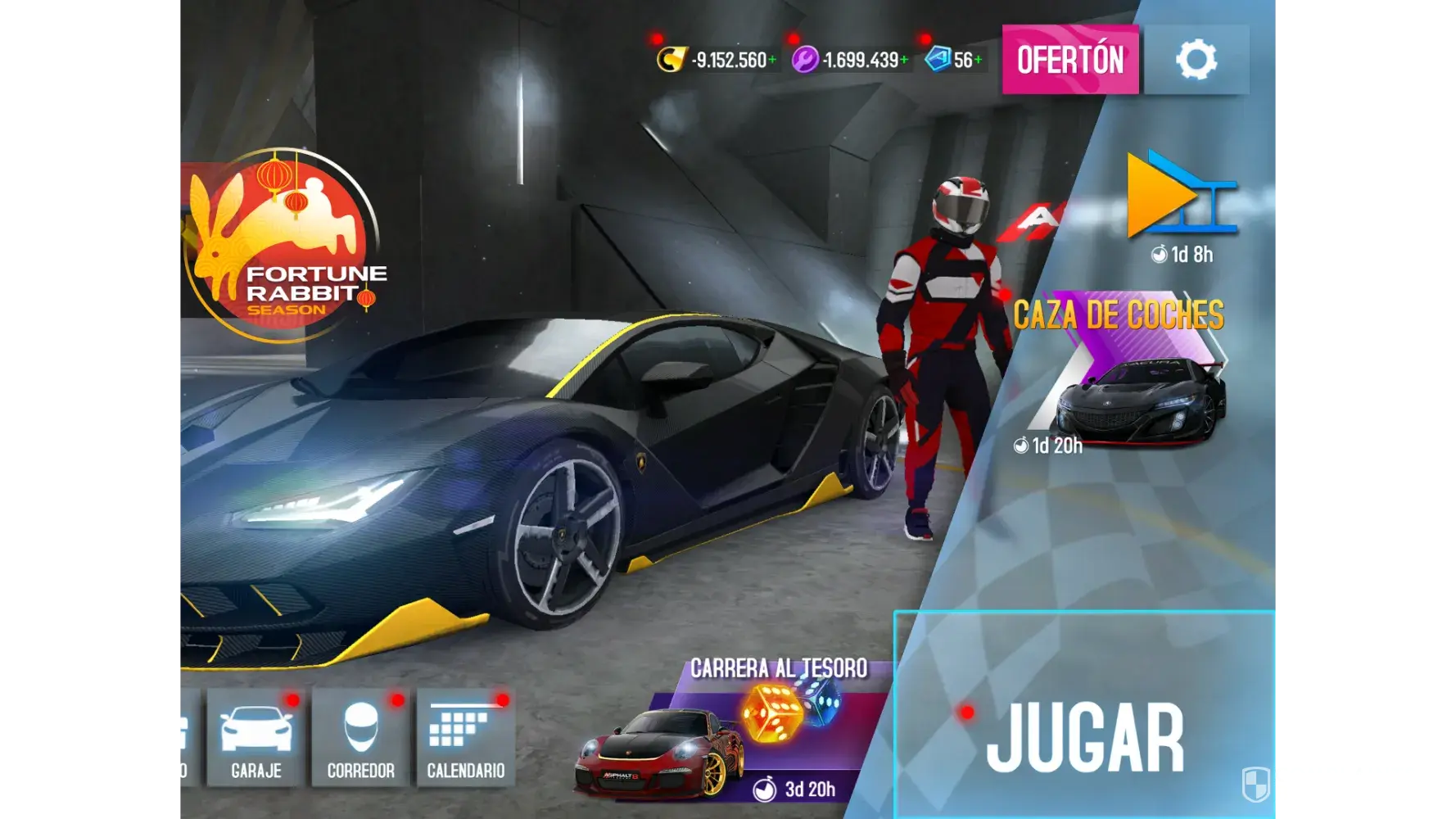Open the Calendario events menu
The width and height of the screenshot is (1456, 819).
[x=466, y=737]
